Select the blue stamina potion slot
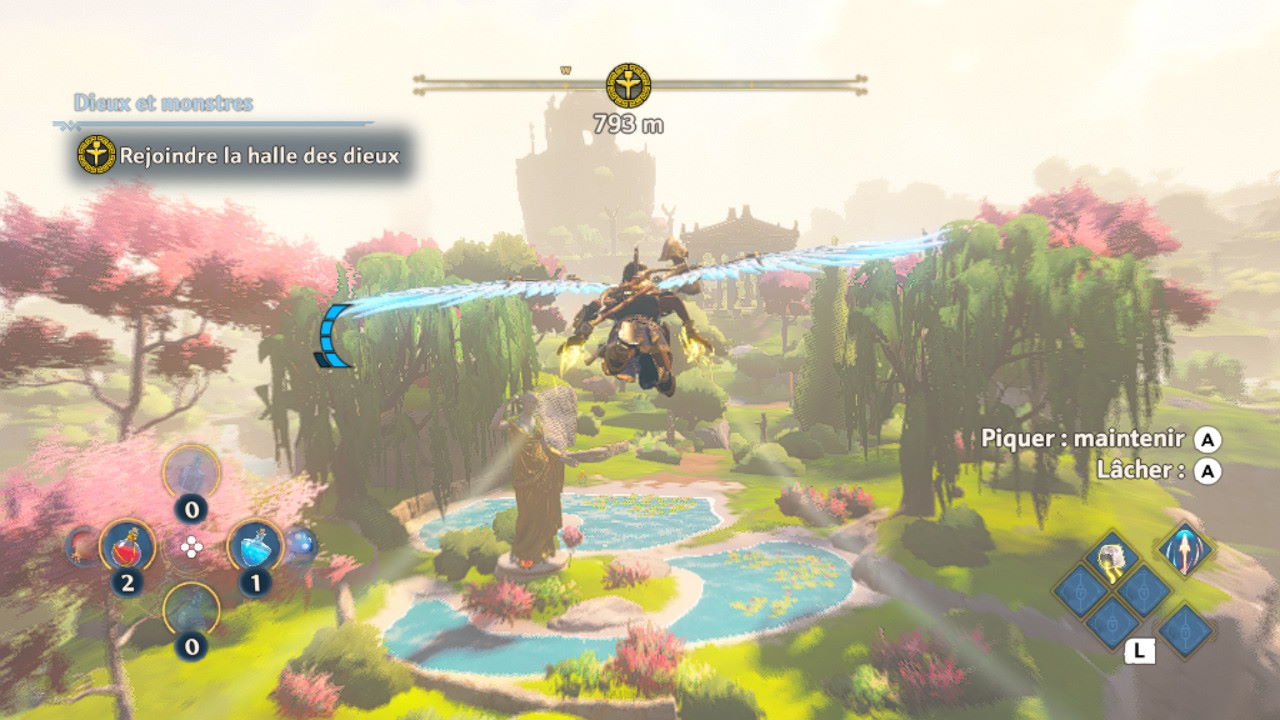This screenshot has height=720, width=1280. click(x=254, y=545)
